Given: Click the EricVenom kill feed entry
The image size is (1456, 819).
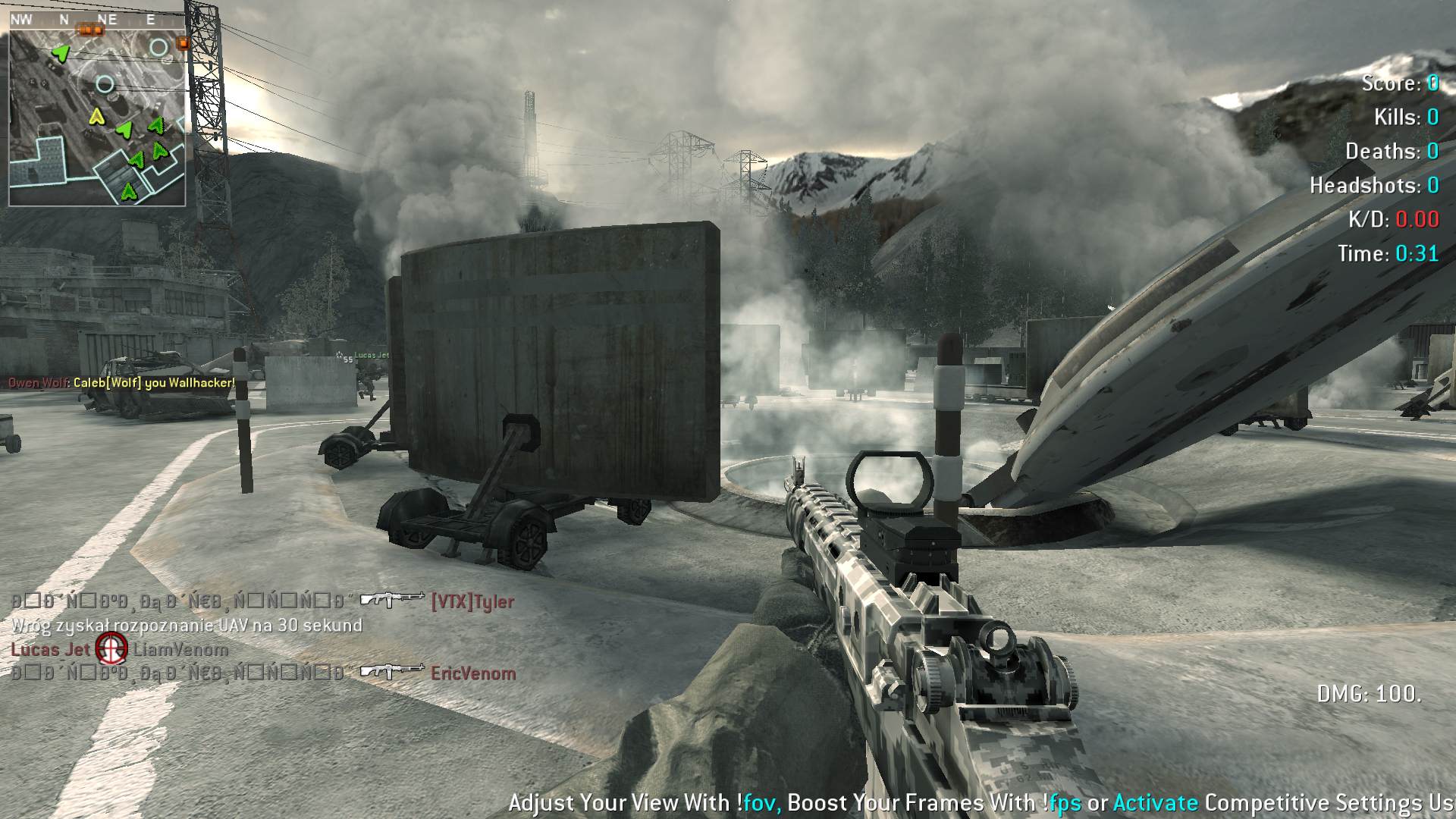Looking at the screenshot, I should click(472, 673).
